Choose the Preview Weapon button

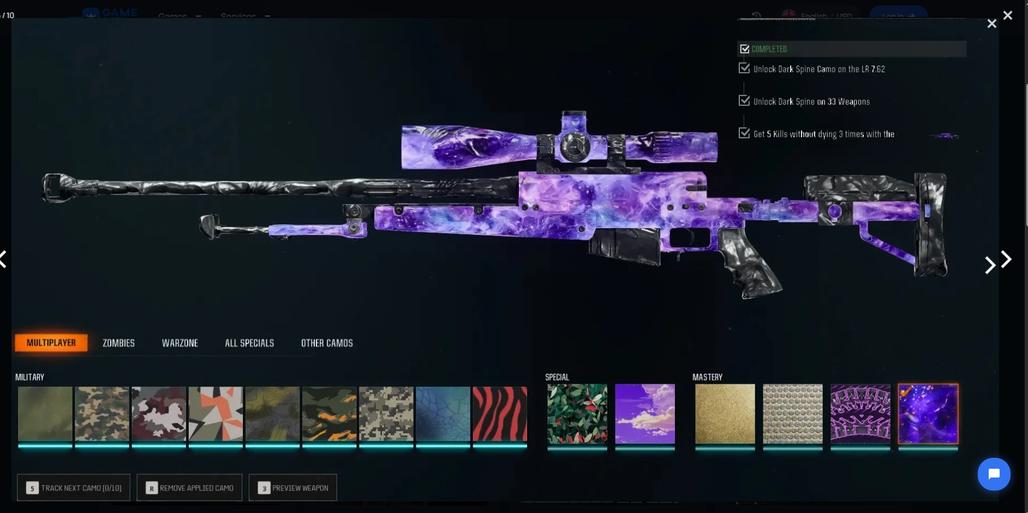click(292, 488)
